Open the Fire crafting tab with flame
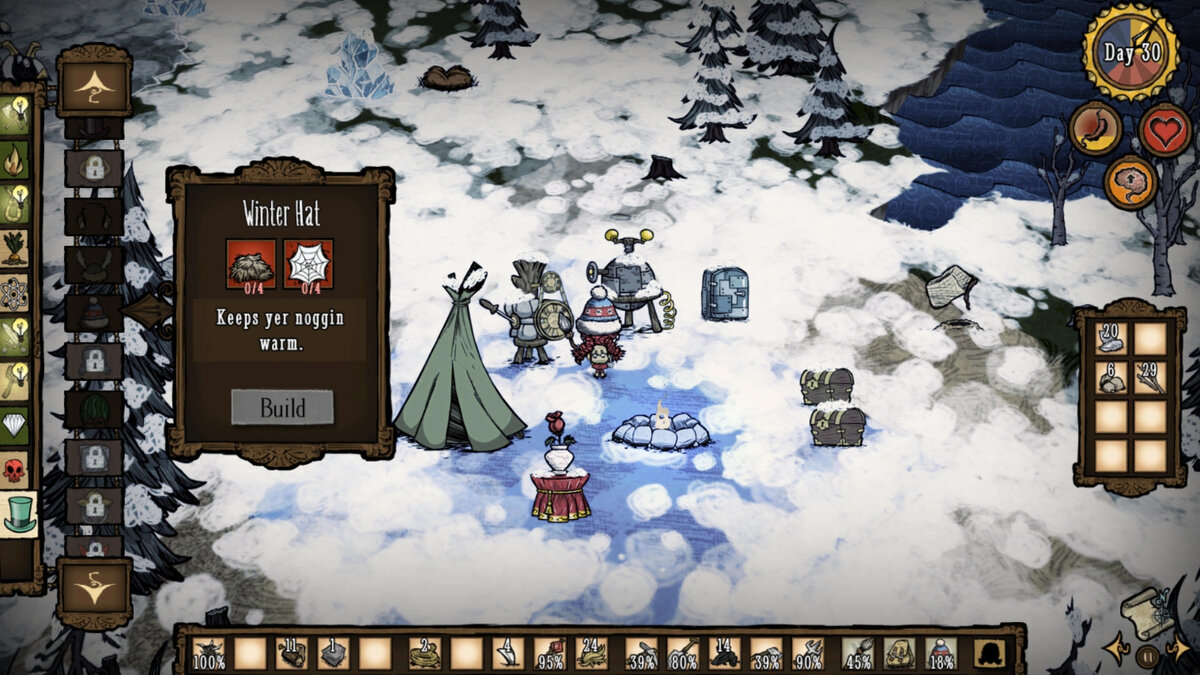 (x=15, y=158)
